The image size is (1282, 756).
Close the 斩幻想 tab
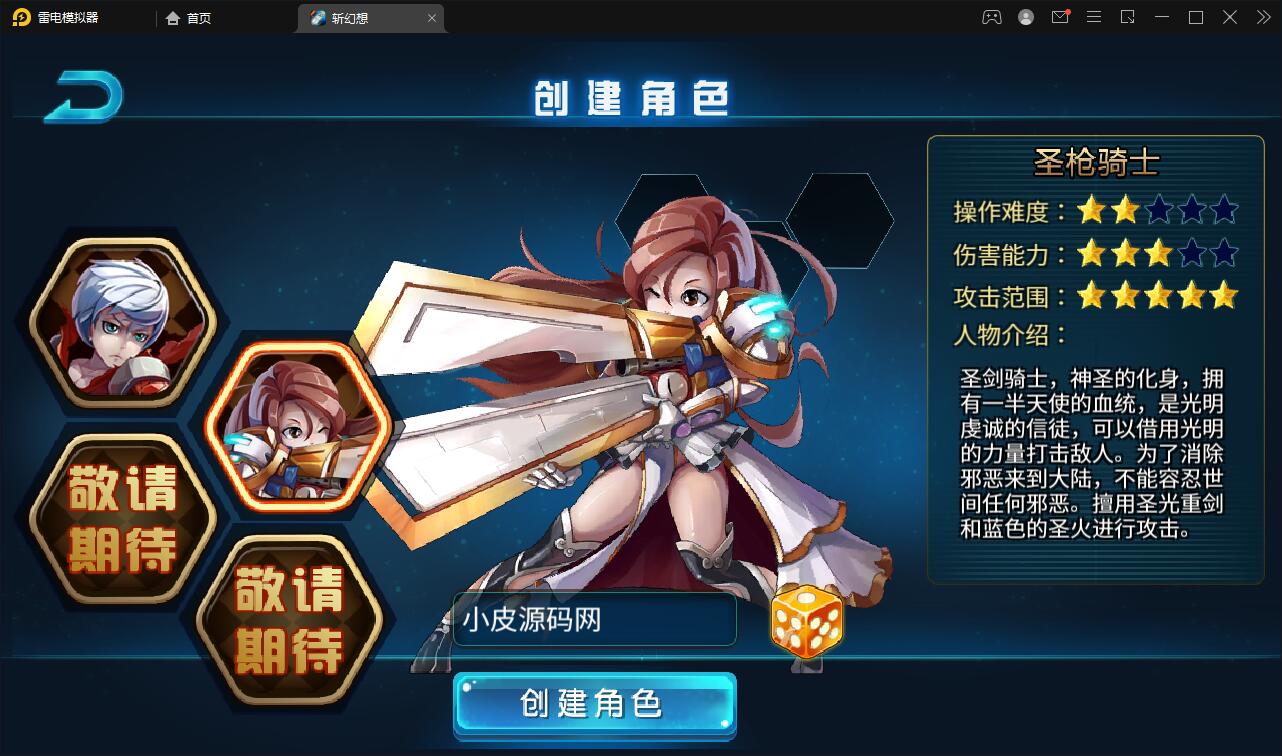click(x=431, y=18)
